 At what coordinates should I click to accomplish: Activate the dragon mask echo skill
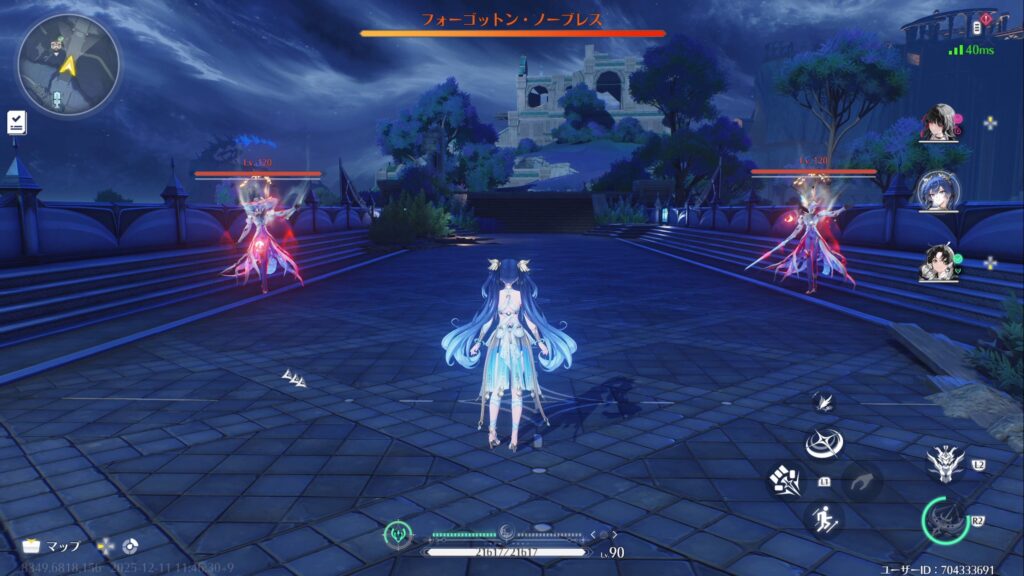tap(945, 462)
